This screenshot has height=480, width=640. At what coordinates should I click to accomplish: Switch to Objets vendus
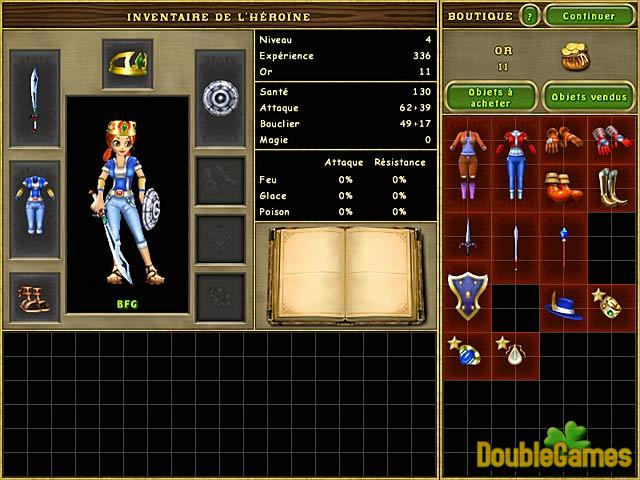click(587, 97)
